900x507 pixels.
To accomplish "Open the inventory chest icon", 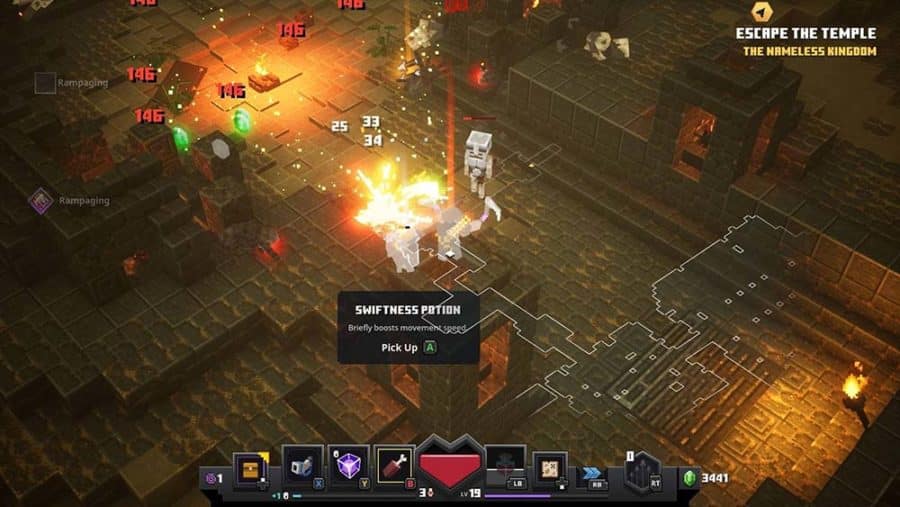I will [250, 467].
